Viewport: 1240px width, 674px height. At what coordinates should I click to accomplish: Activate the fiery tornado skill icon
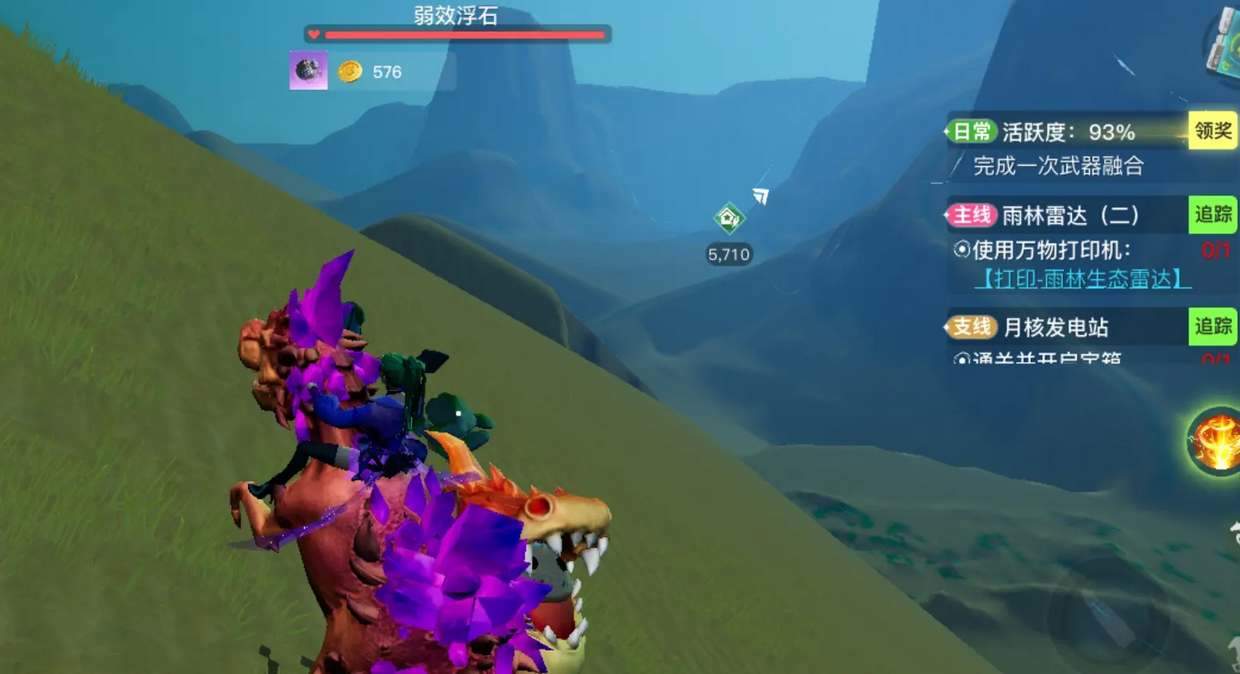point(1216,441)
